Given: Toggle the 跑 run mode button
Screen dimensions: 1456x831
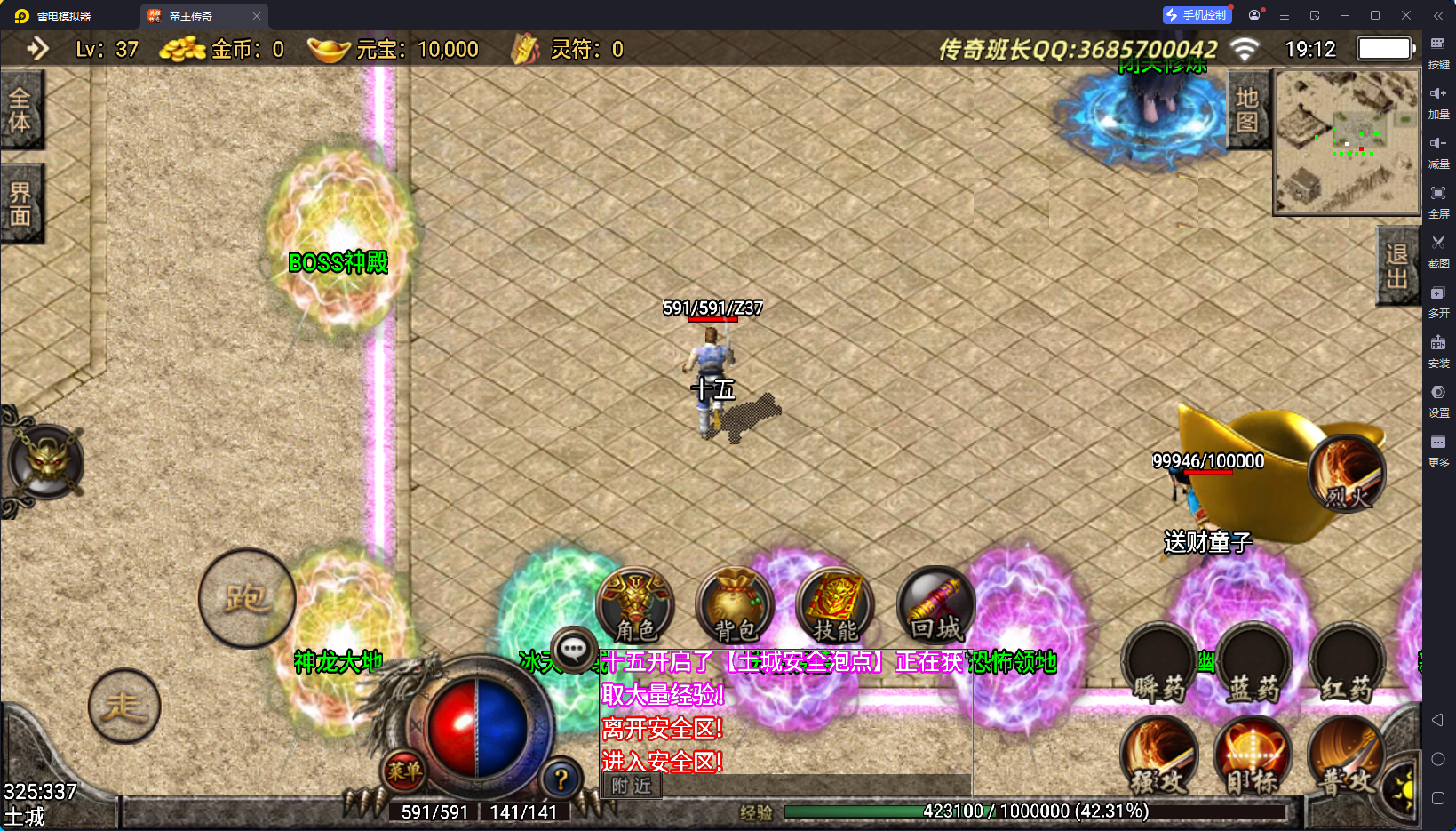Looking at the screenshot, I should pos(246,598).
